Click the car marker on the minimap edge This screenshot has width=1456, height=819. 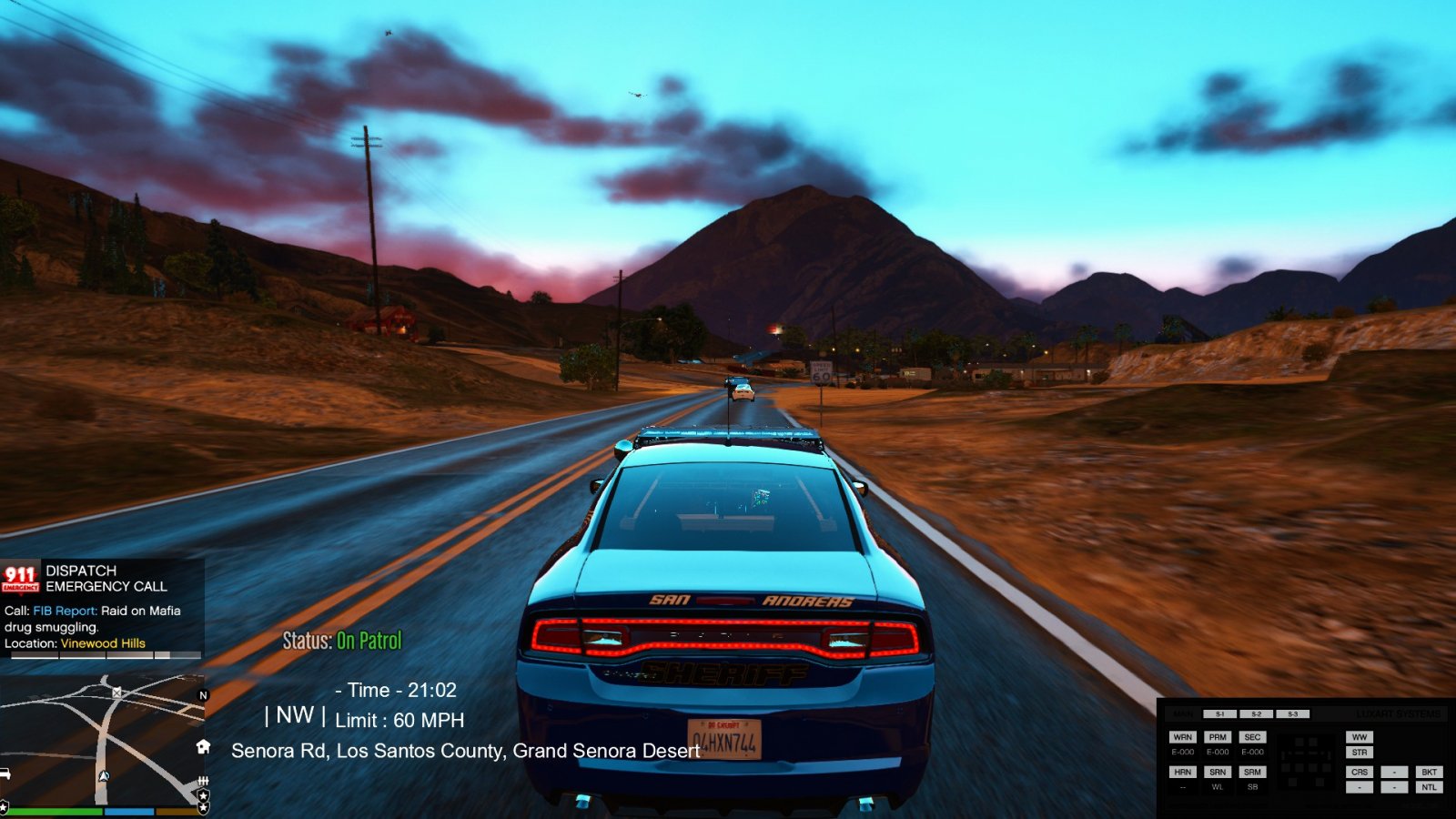click(5, 773)
